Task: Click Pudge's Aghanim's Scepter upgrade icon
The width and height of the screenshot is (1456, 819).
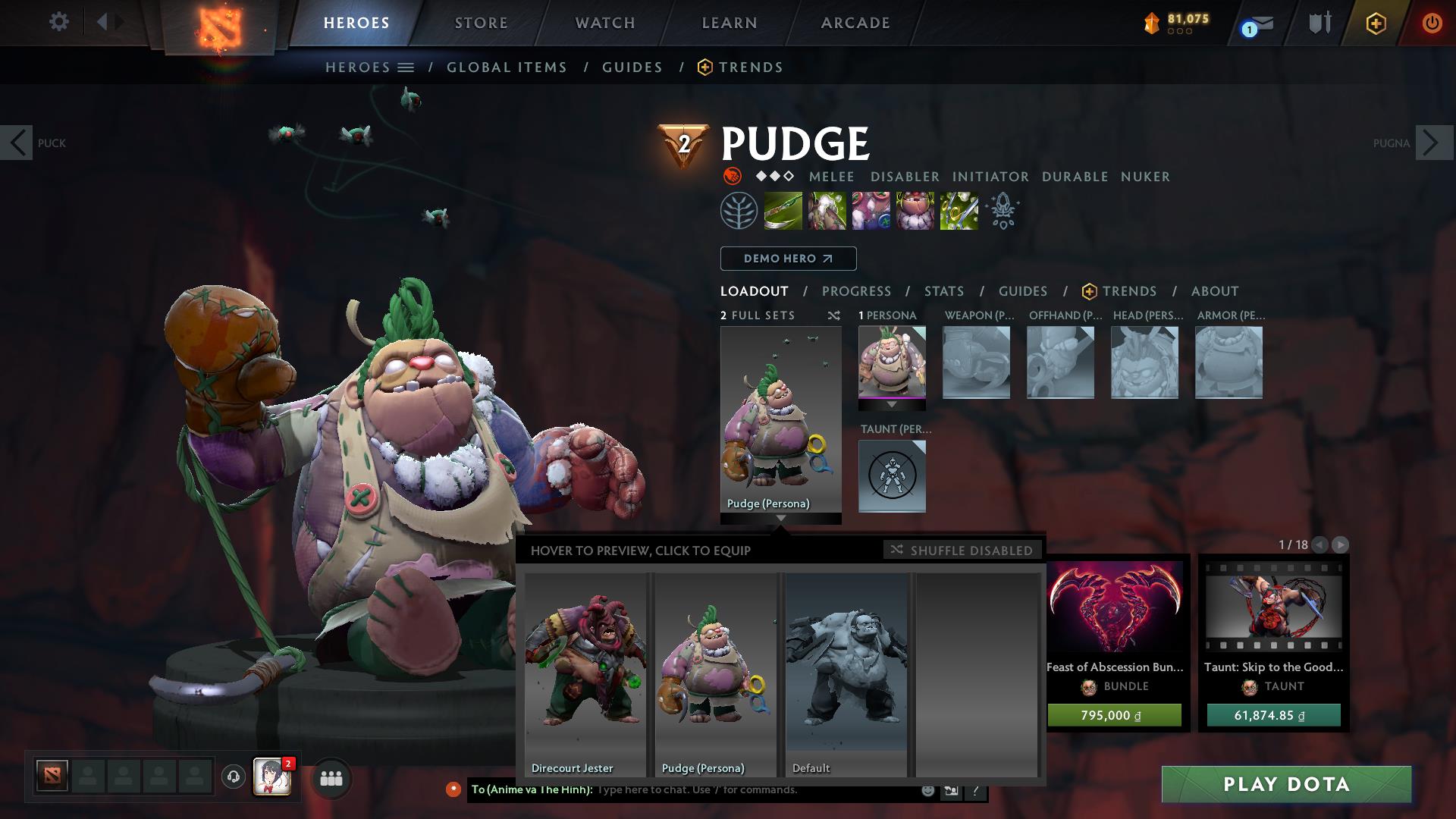Action: (1003, 210)
